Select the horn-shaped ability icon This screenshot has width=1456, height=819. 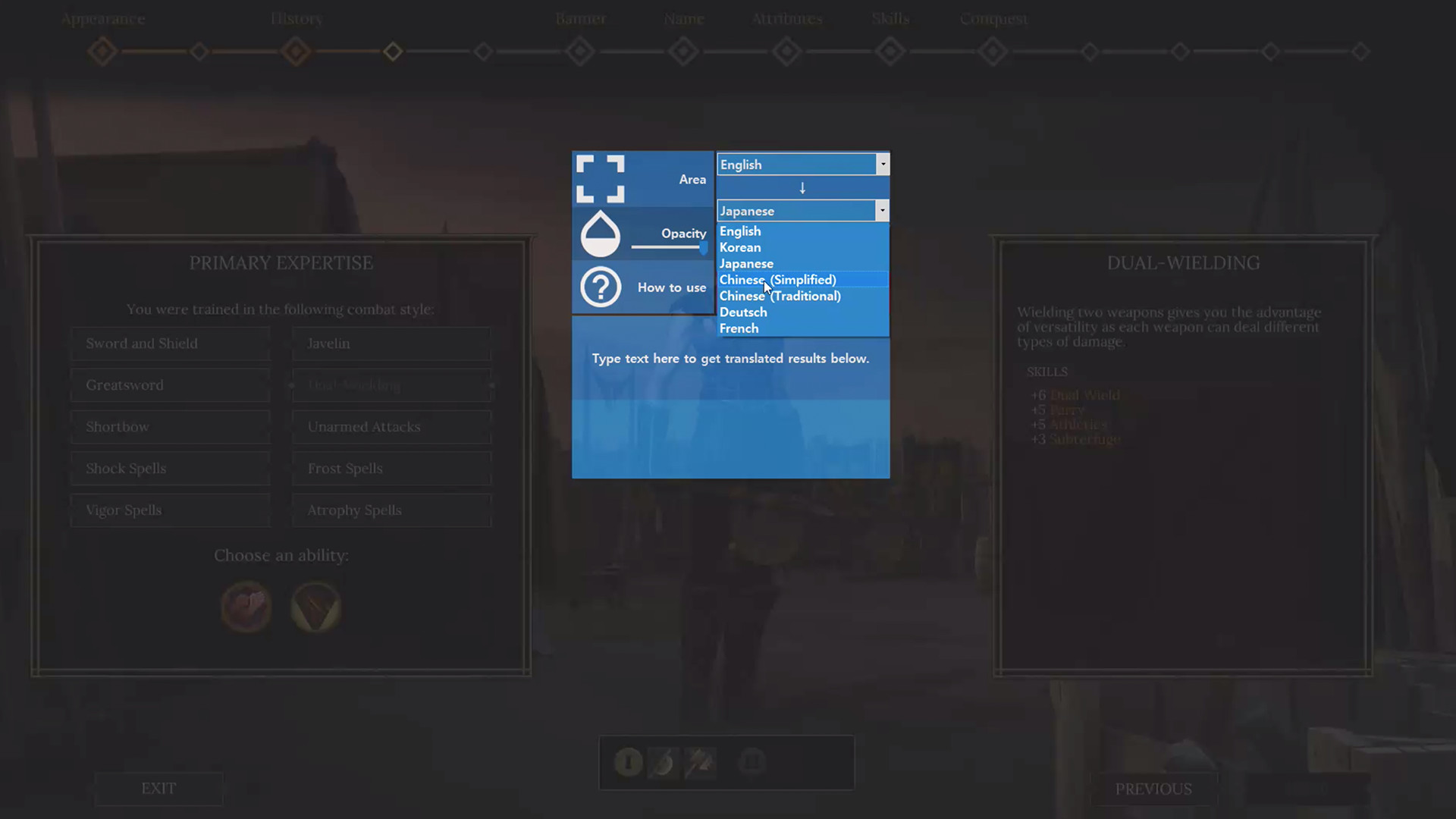(x=315, y=607)
